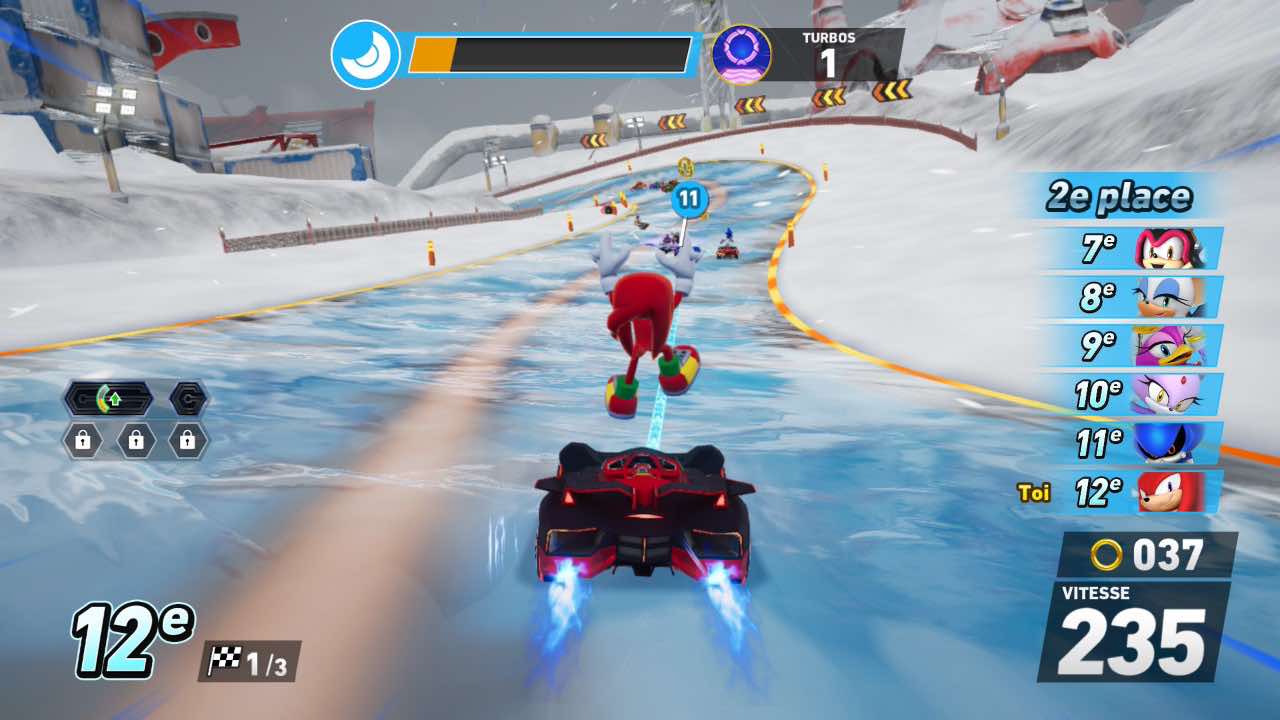The image size is (1280, 720).
Task: Pick Metal Sonic's 11th place row
Action: tap(1142, 443)
